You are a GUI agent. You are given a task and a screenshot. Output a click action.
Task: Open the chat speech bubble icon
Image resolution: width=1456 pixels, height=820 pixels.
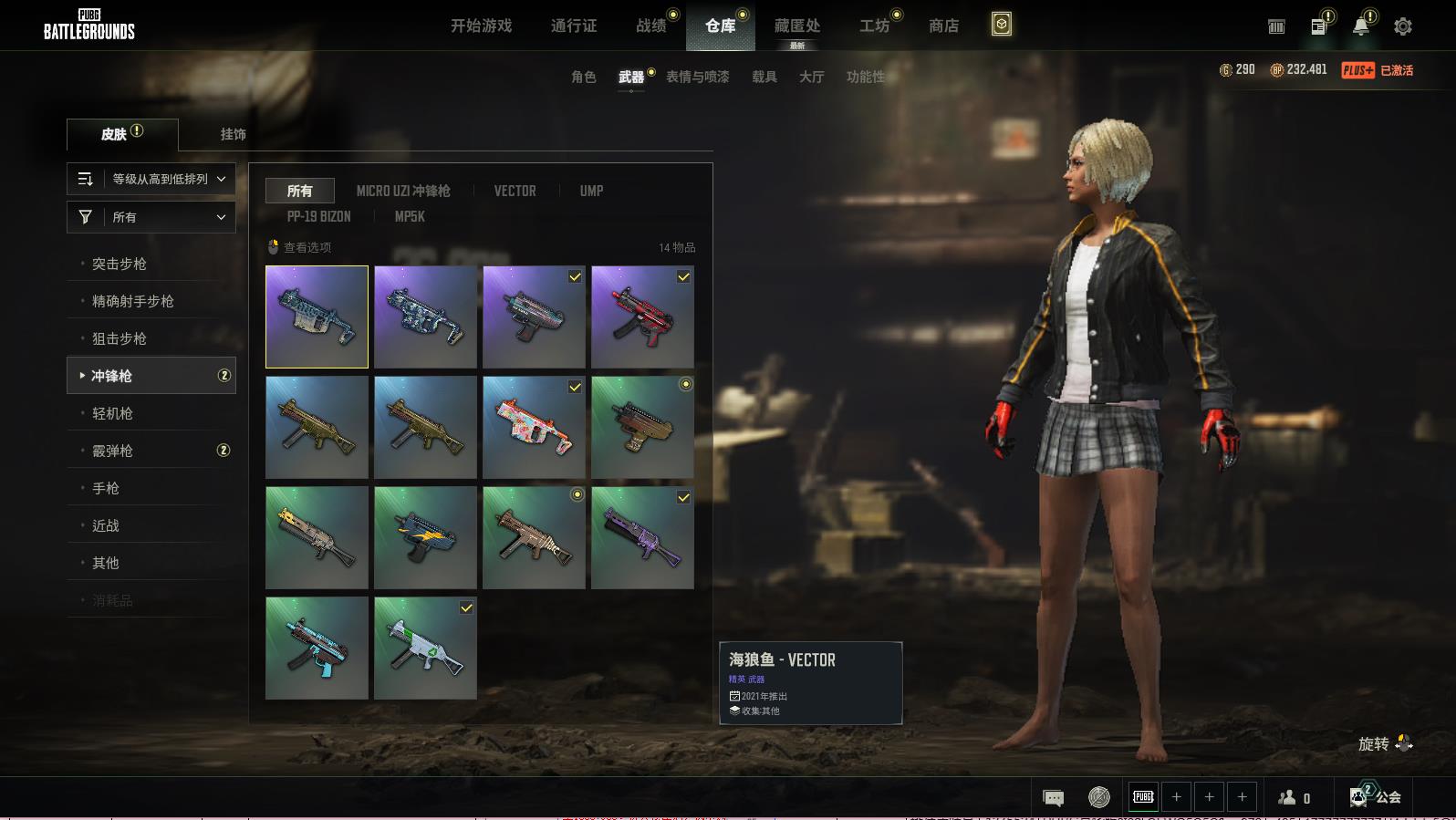[x=1053, y=798]
